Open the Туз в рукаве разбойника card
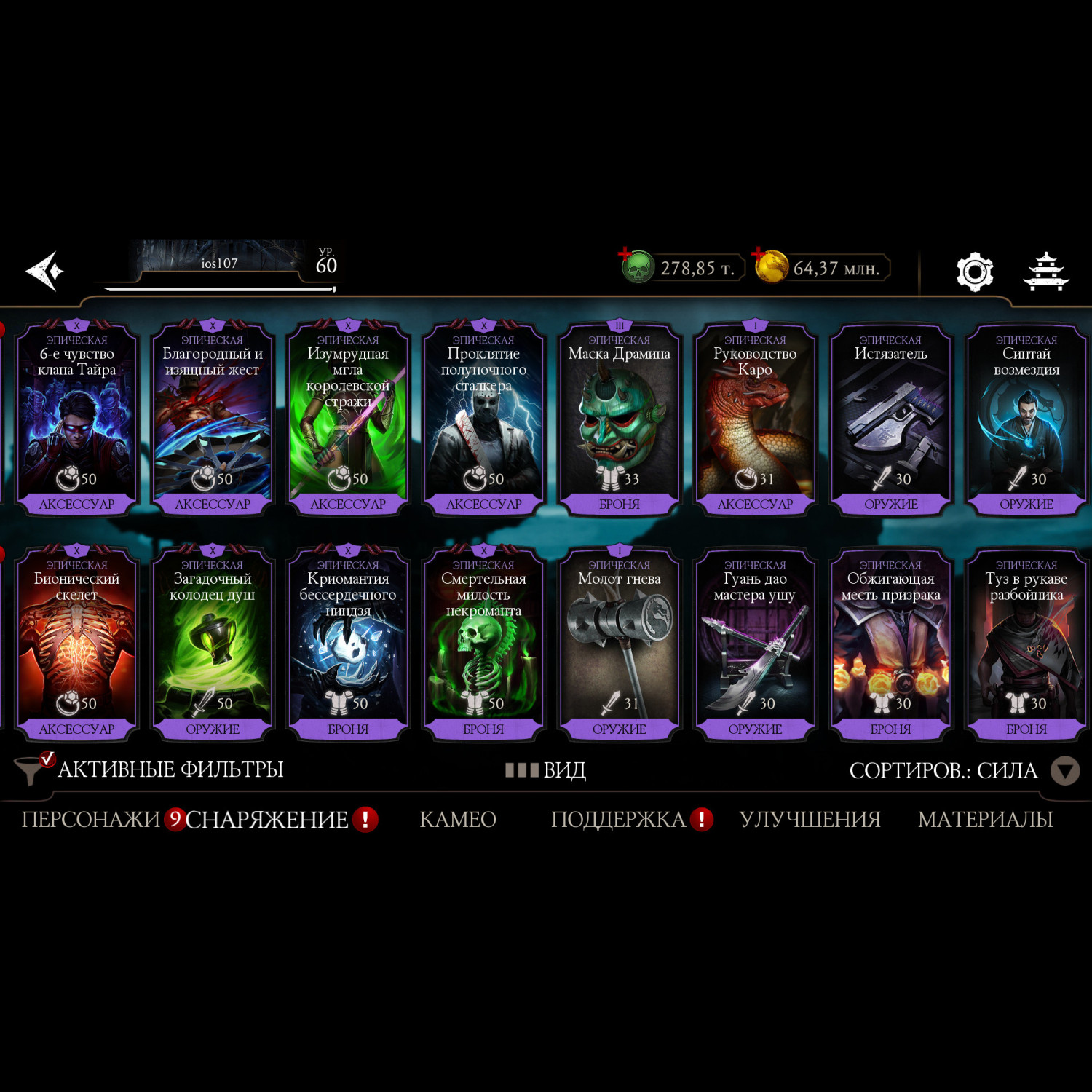The height and width of the screenshot is (1092, 1092). coord(1026,644)
